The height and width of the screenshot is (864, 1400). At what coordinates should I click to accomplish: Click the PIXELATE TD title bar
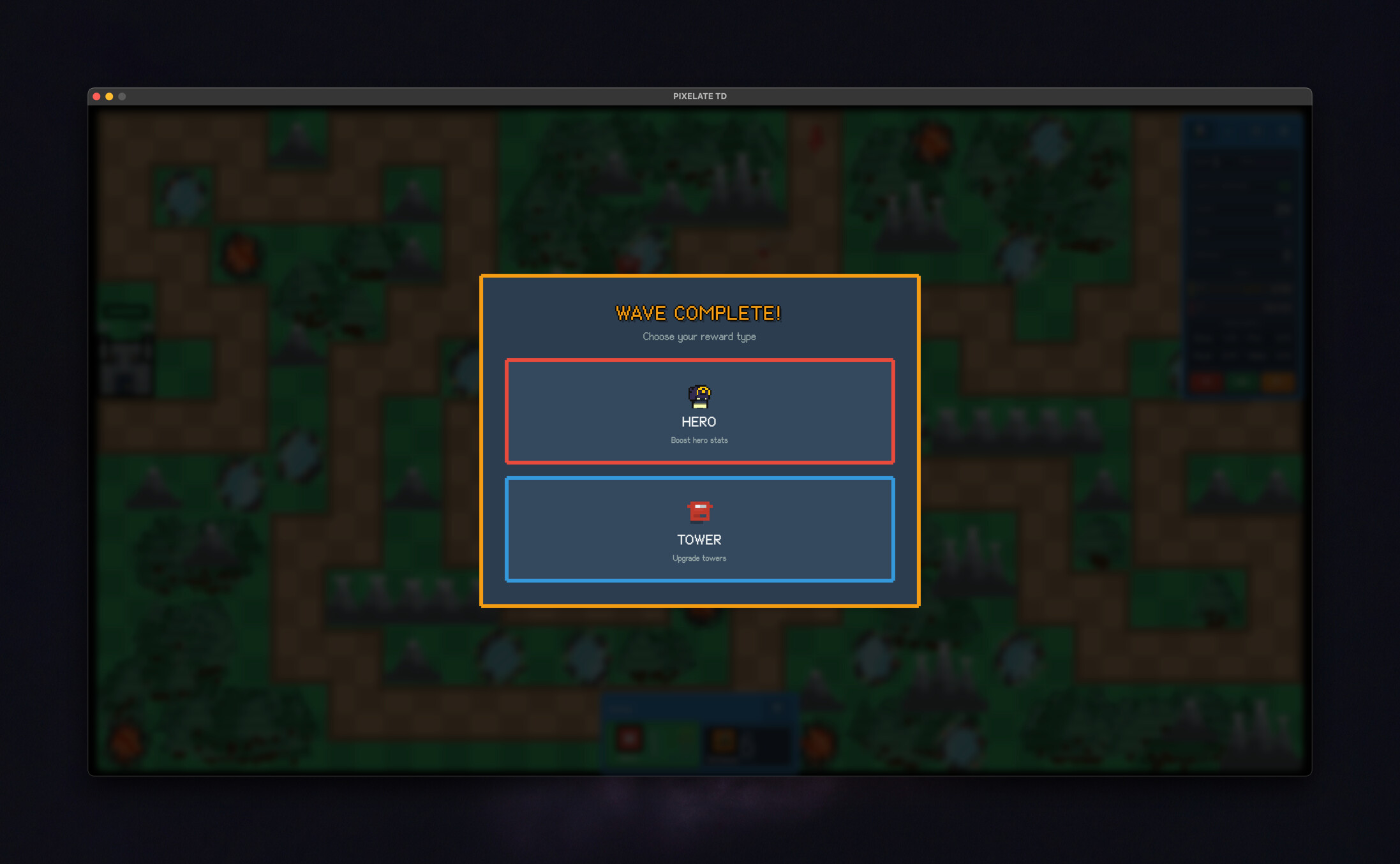click(x=700, y=96)
